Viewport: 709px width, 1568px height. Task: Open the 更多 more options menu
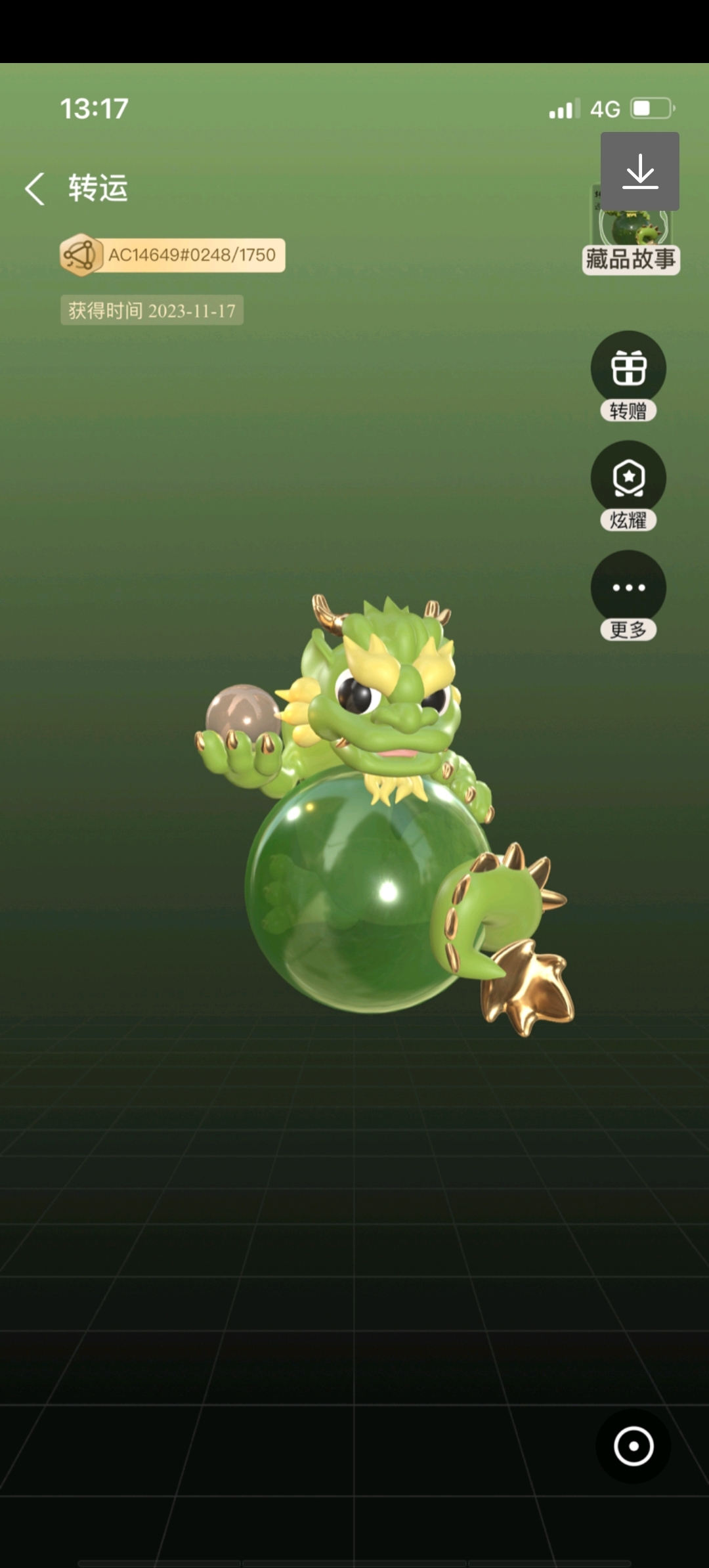click(x=628, y=588)
